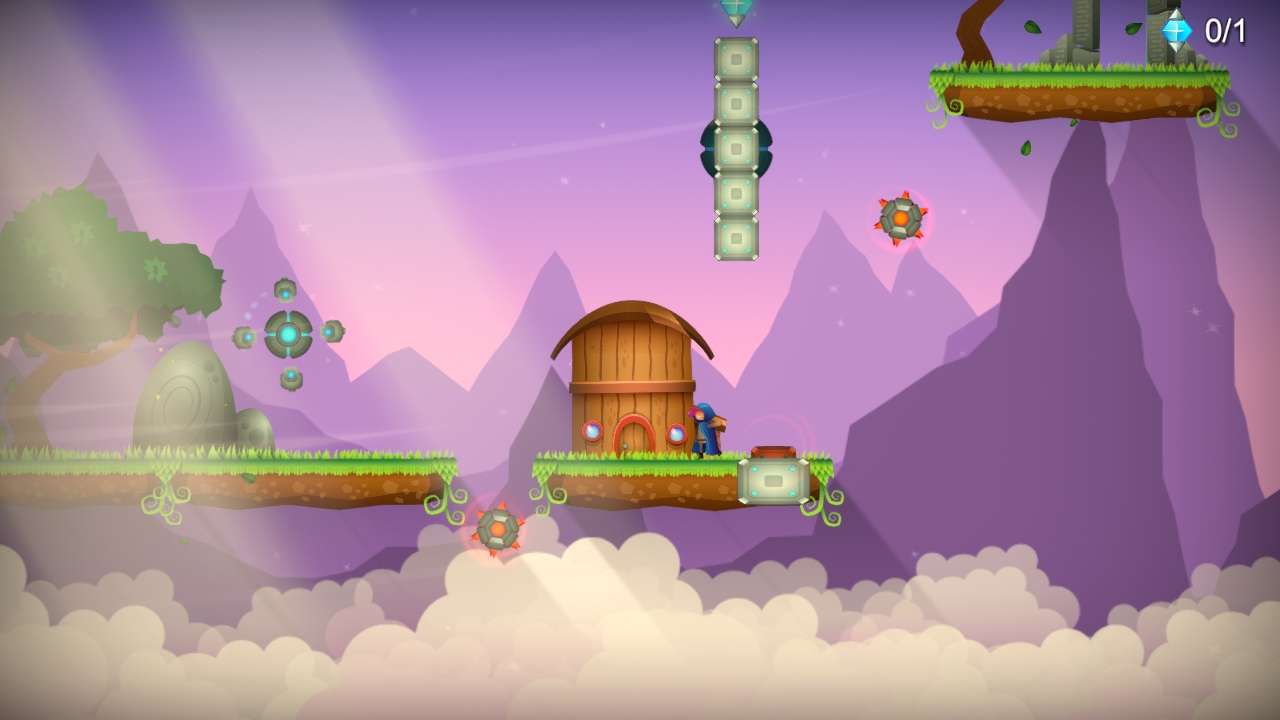The height and width of the screenshot is (720, 1280).
Task: Click the blue gem above the block column
Action: point(736,8)
